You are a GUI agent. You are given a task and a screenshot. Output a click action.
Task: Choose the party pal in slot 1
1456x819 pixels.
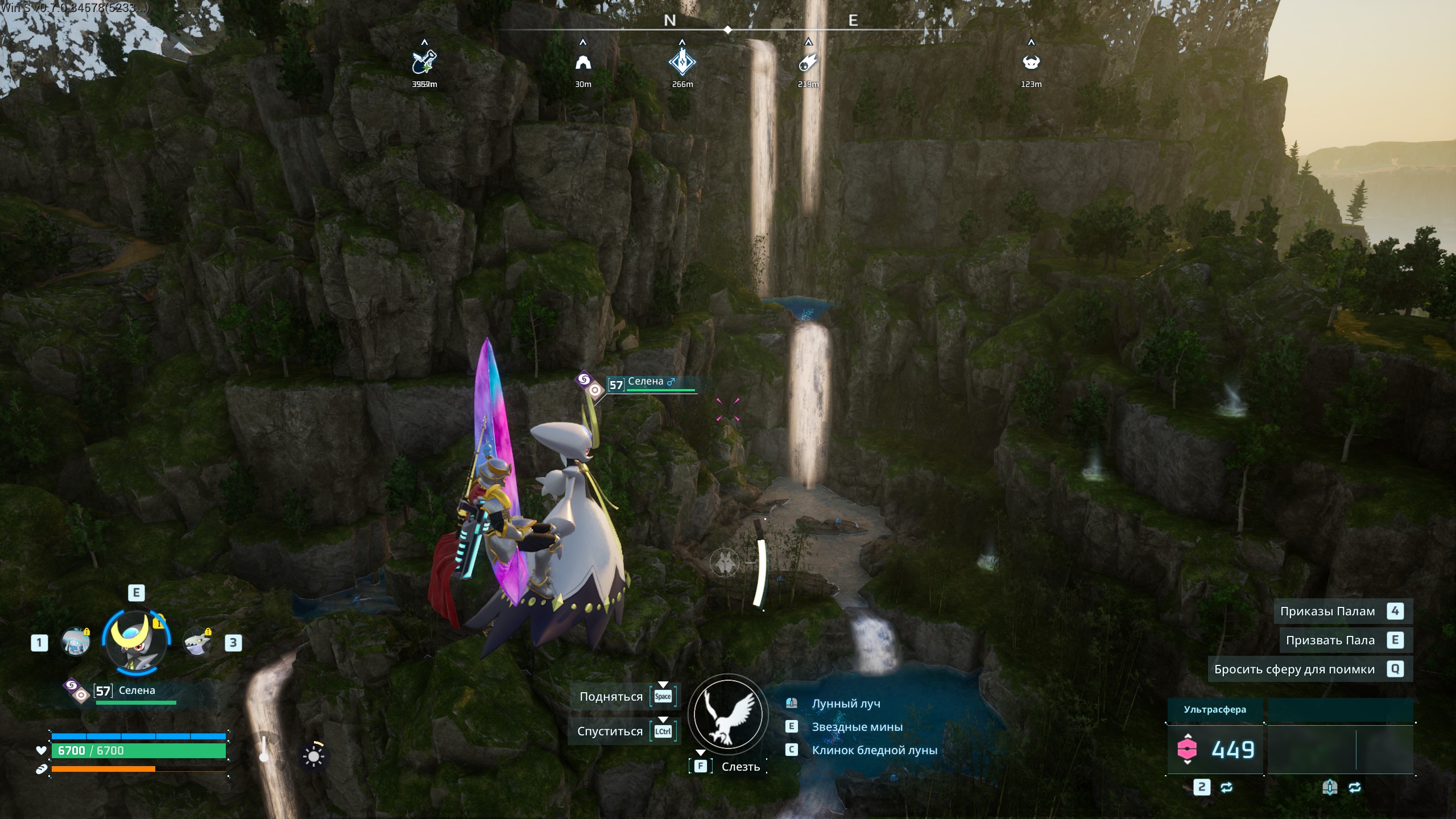(x=75, y=642)
